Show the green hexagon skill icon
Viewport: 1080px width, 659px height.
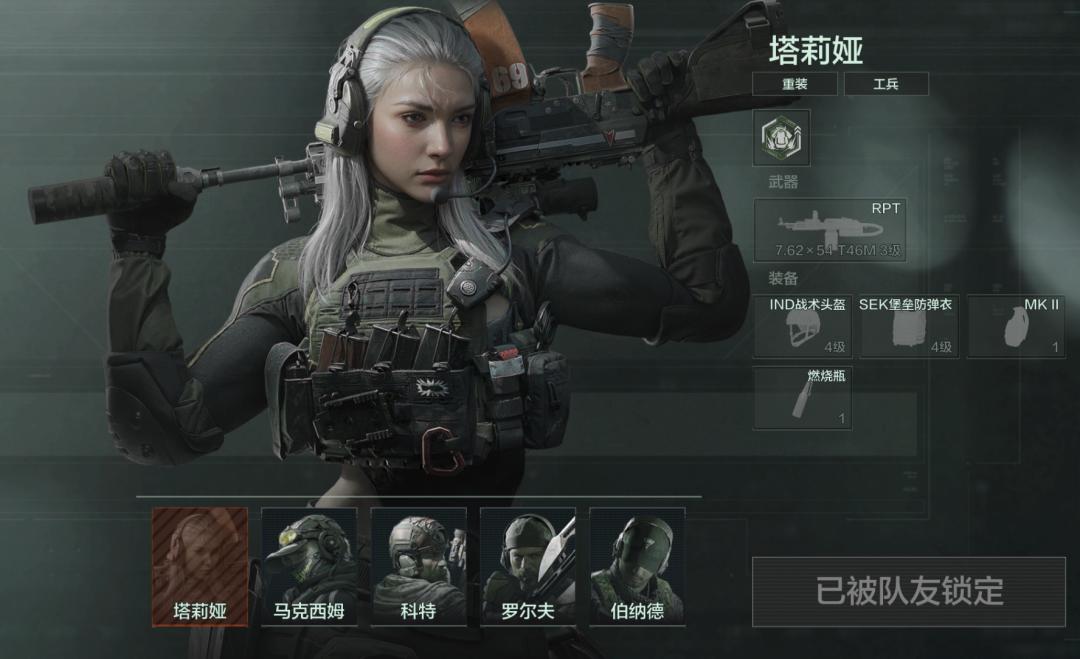click(x=781, y=137)
